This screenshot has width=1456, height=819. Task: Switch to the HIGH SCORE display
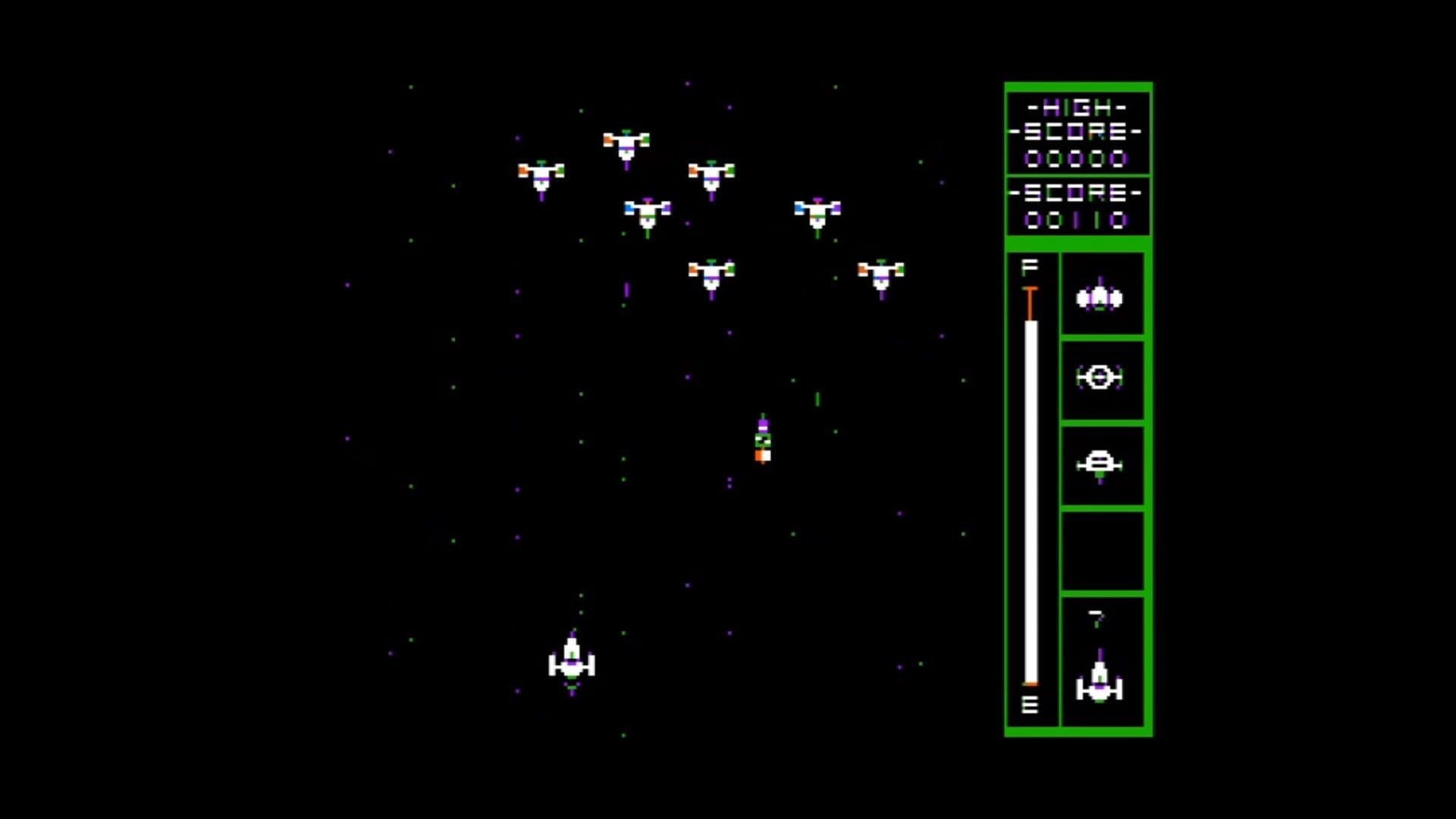click(x=1077, y=131)
